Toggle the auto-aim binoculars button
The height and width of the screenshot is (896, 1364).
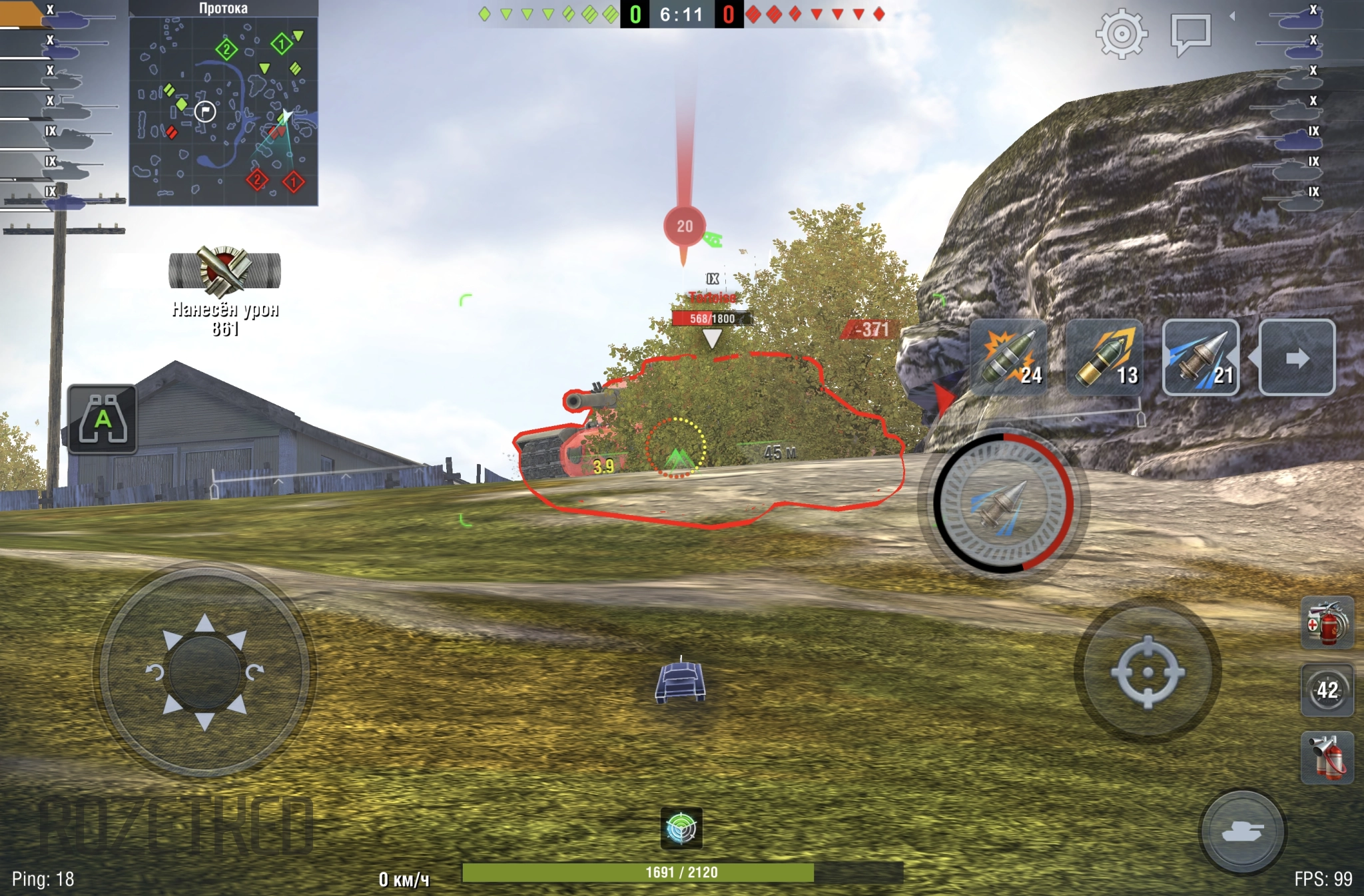[103, 420]
